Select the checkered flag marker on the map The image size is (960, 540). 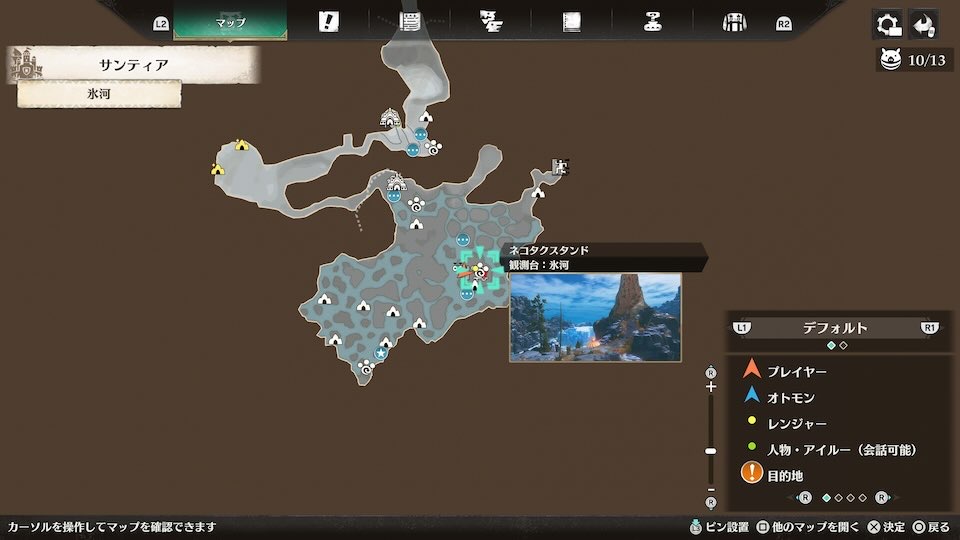pos(560,167)
